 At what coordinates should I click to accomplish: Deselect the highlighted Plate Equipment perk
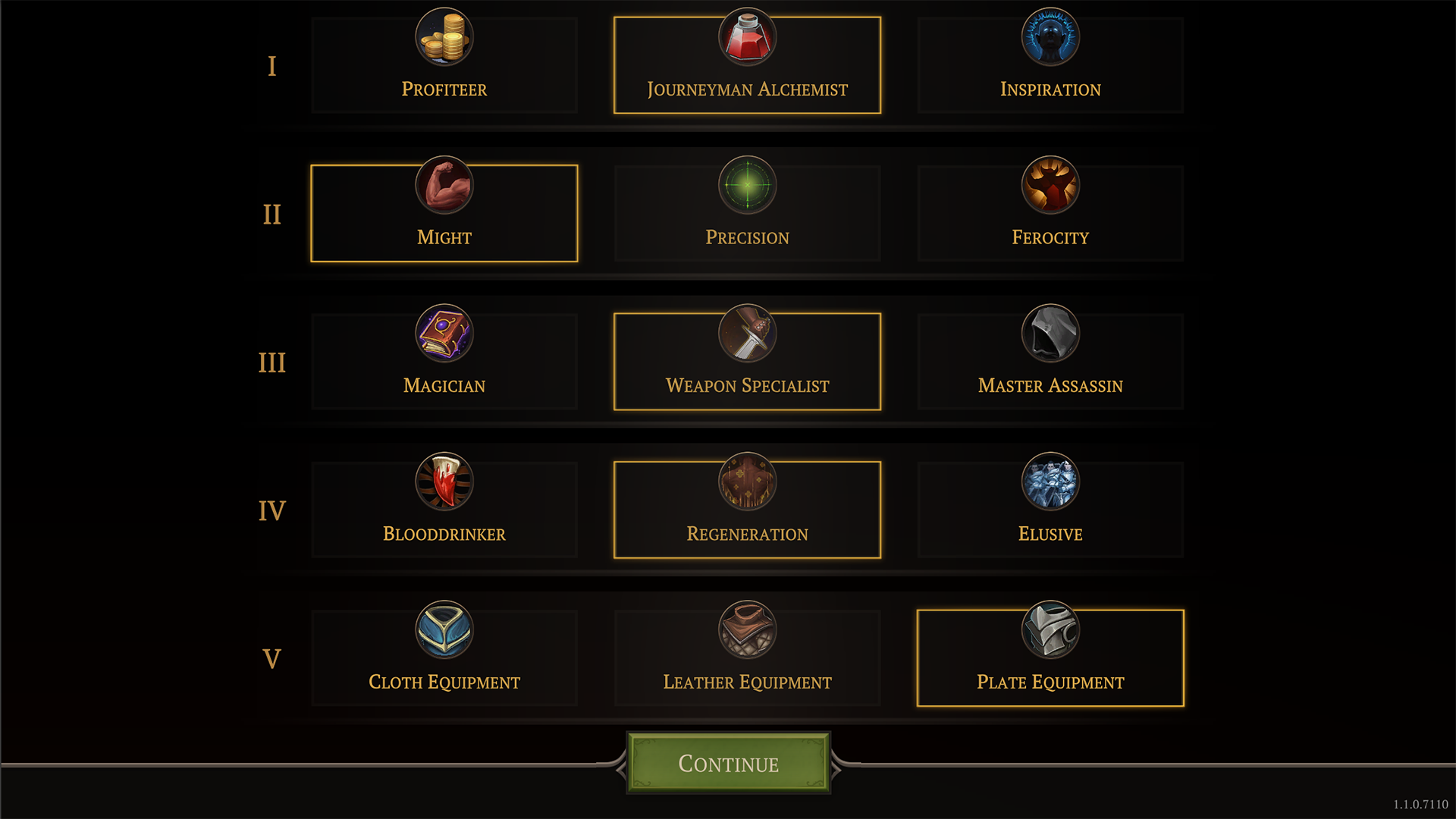tap(1050, 657)
